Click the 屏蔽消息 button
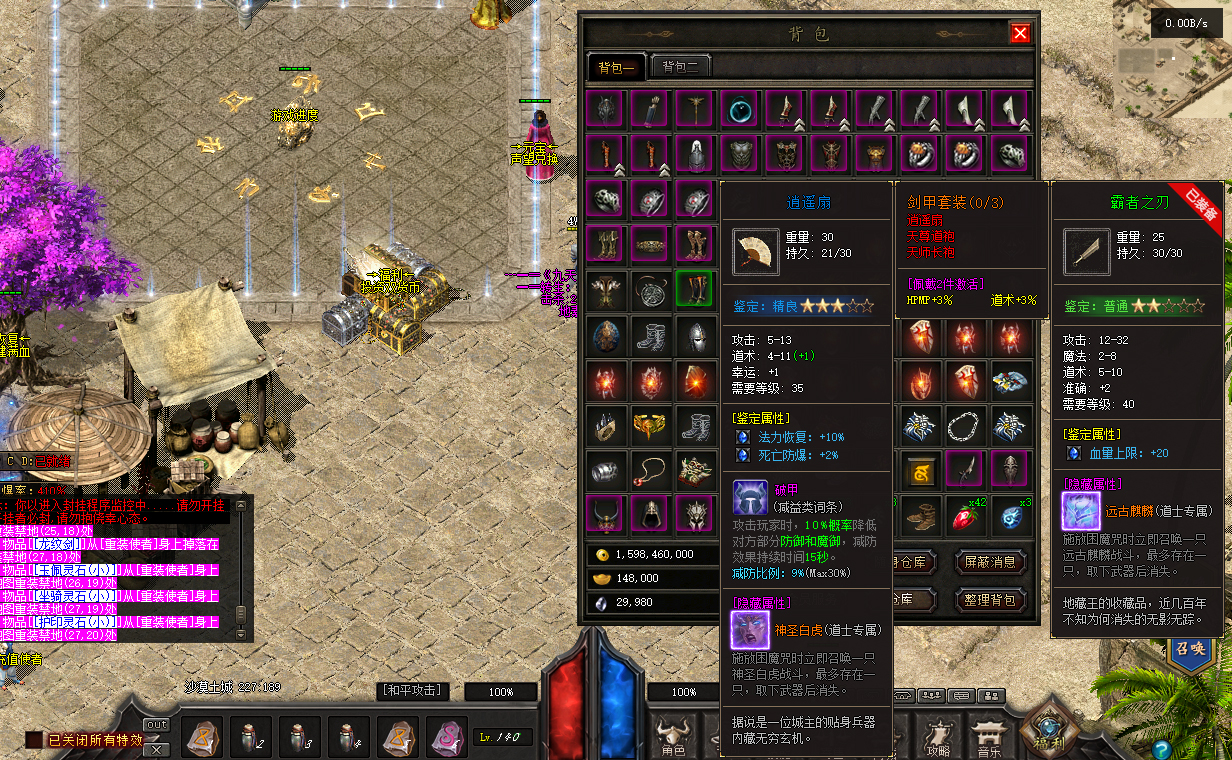The image size is (1232, 760). click(990, 562)
